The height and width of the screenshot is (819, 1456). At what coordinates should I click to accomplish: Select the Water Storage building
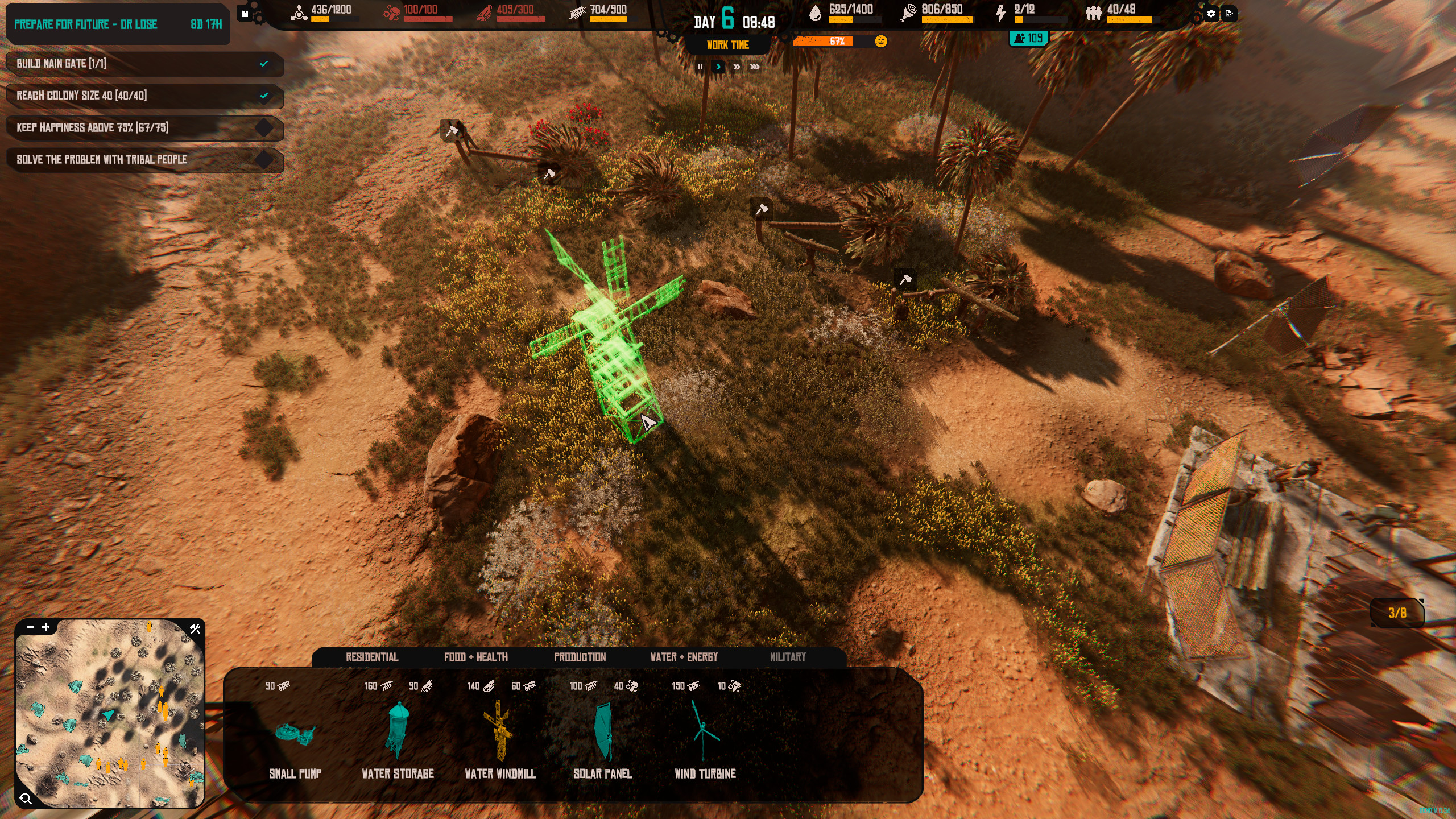(398, 734)
